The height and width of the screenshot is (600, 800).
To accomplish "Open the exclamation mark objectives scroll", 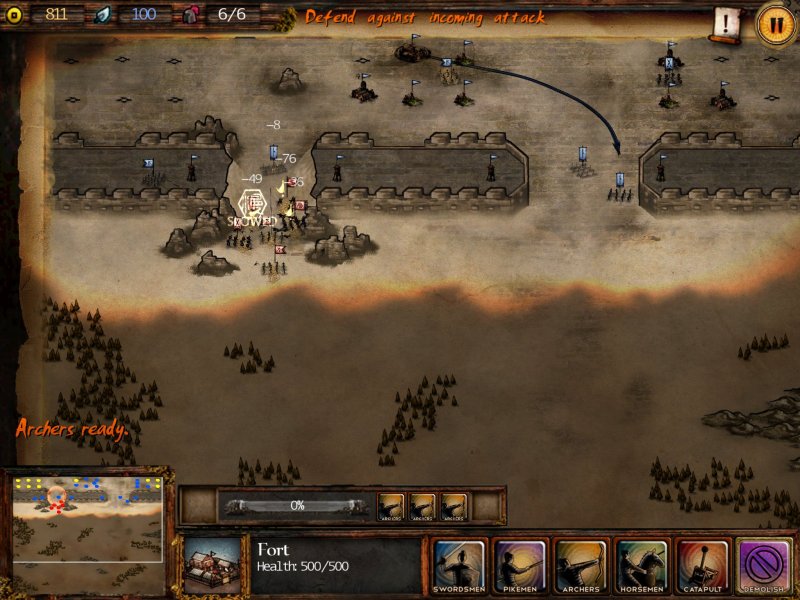I will [727, 22].
